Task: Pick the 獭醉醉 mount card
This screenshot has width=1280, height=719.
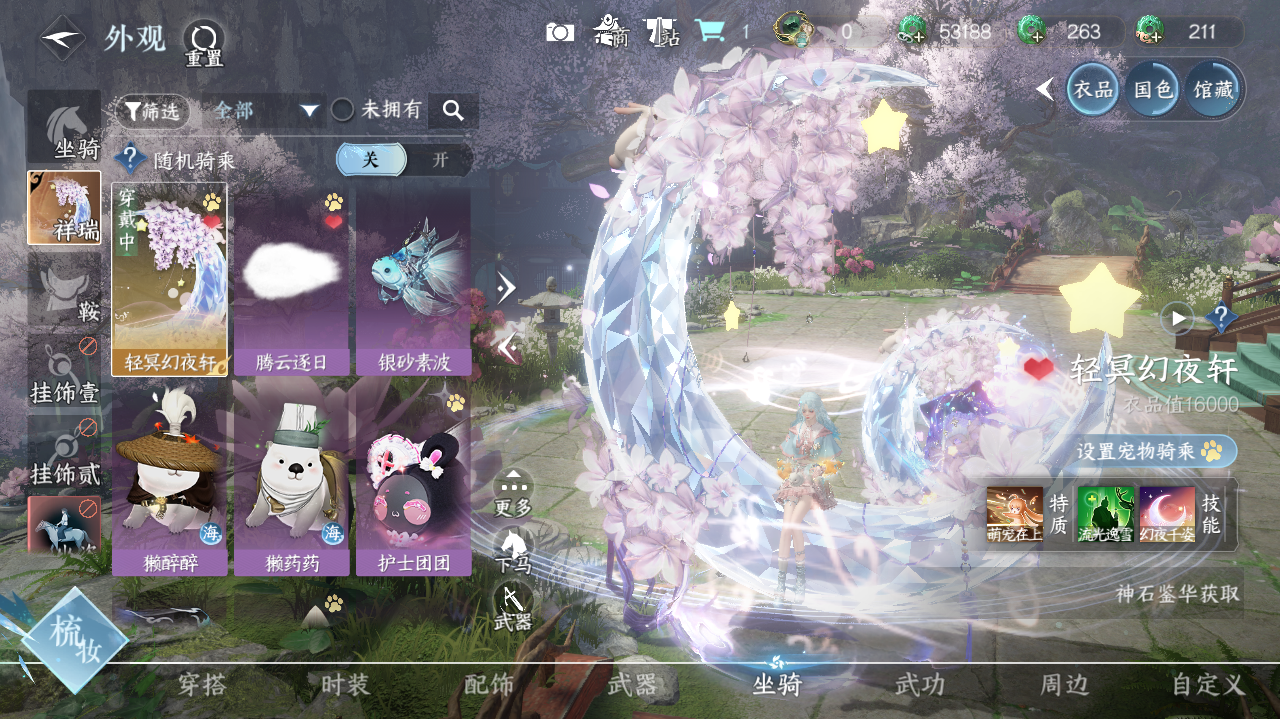Action: click(169, 477)
